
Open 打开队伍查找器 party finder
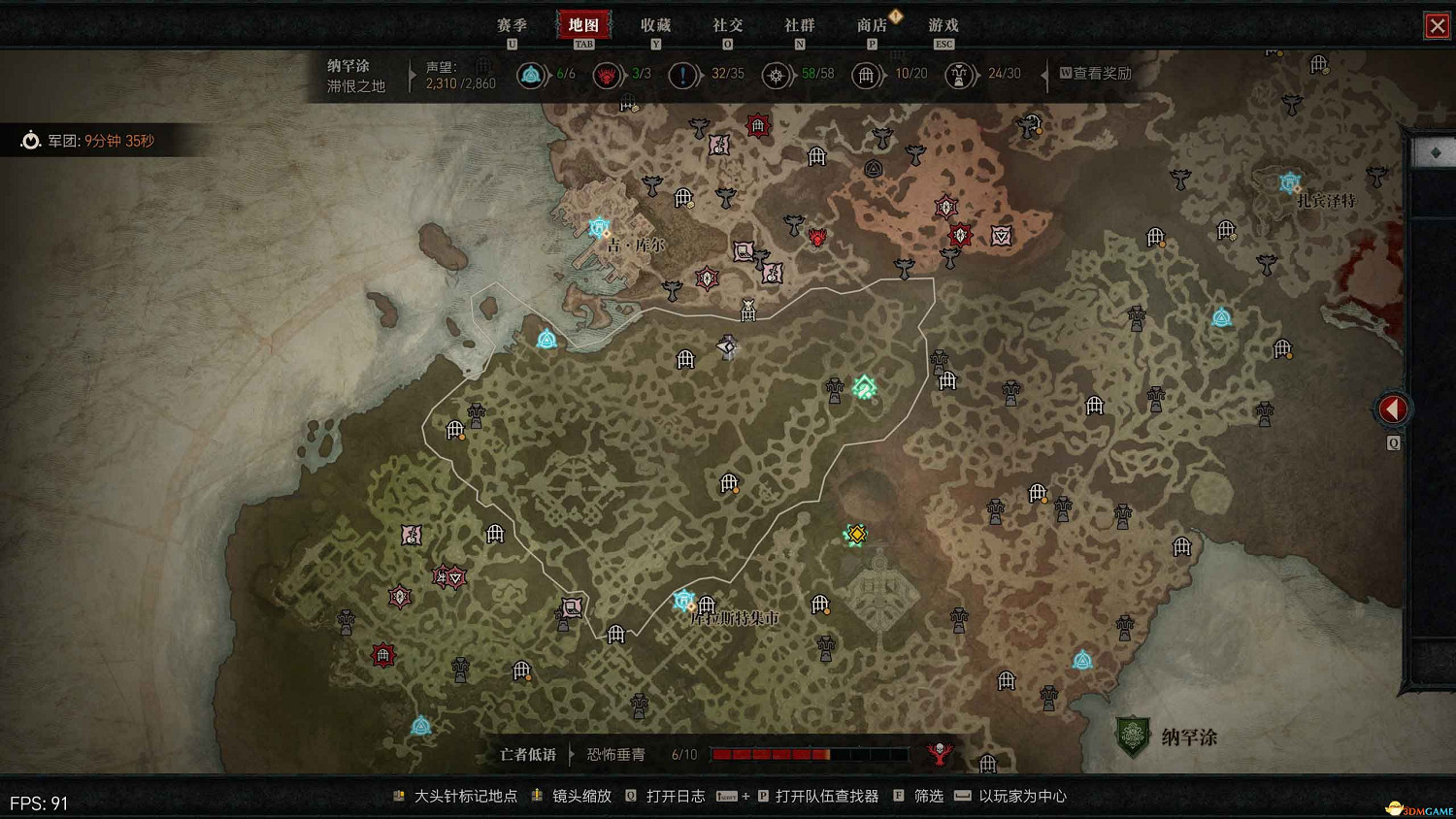[x=826, y=796]
